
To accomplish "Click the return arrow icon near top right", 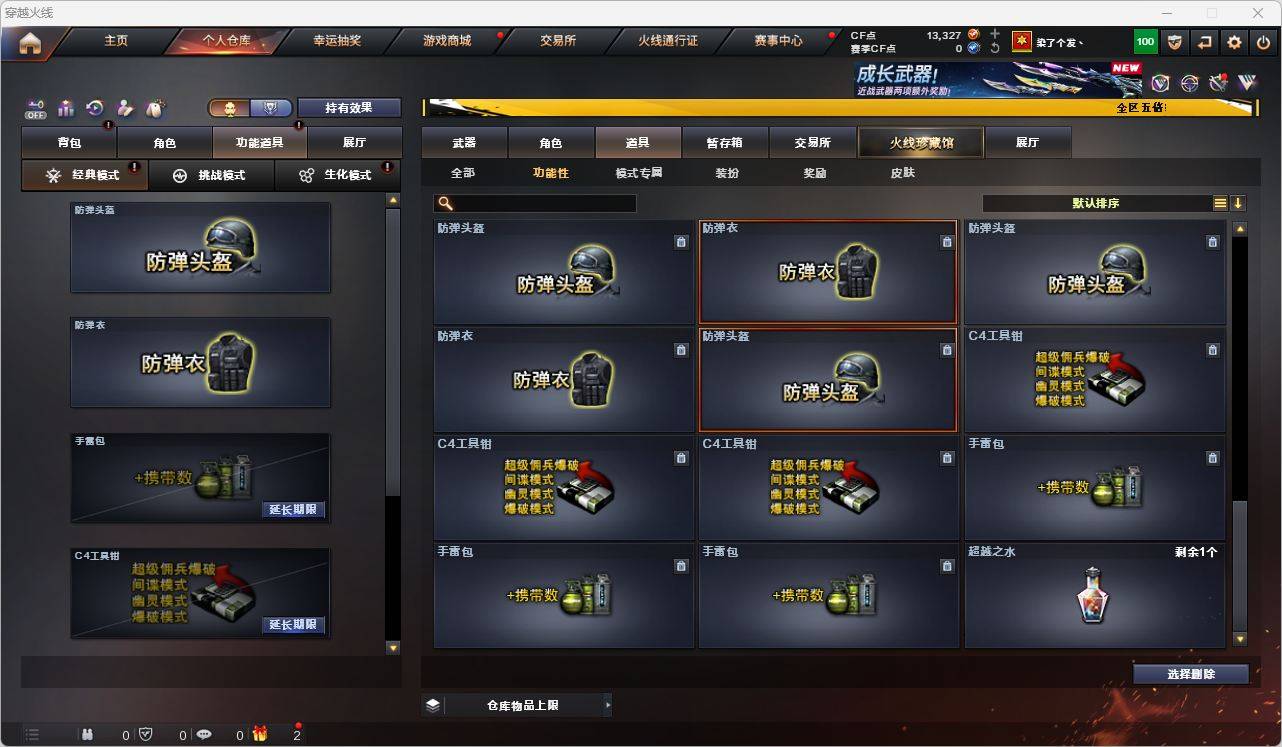I will [1203, 41].
